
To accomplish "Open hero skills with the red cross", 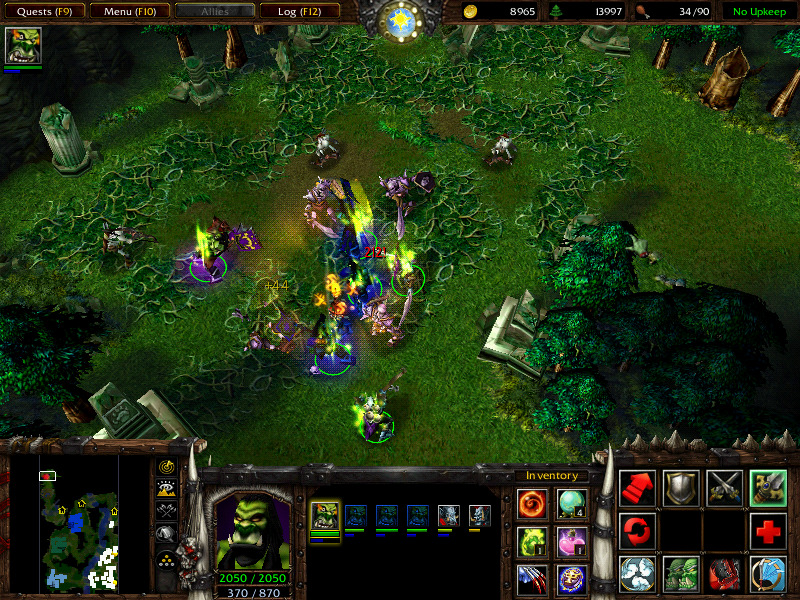I will [768, 530].
